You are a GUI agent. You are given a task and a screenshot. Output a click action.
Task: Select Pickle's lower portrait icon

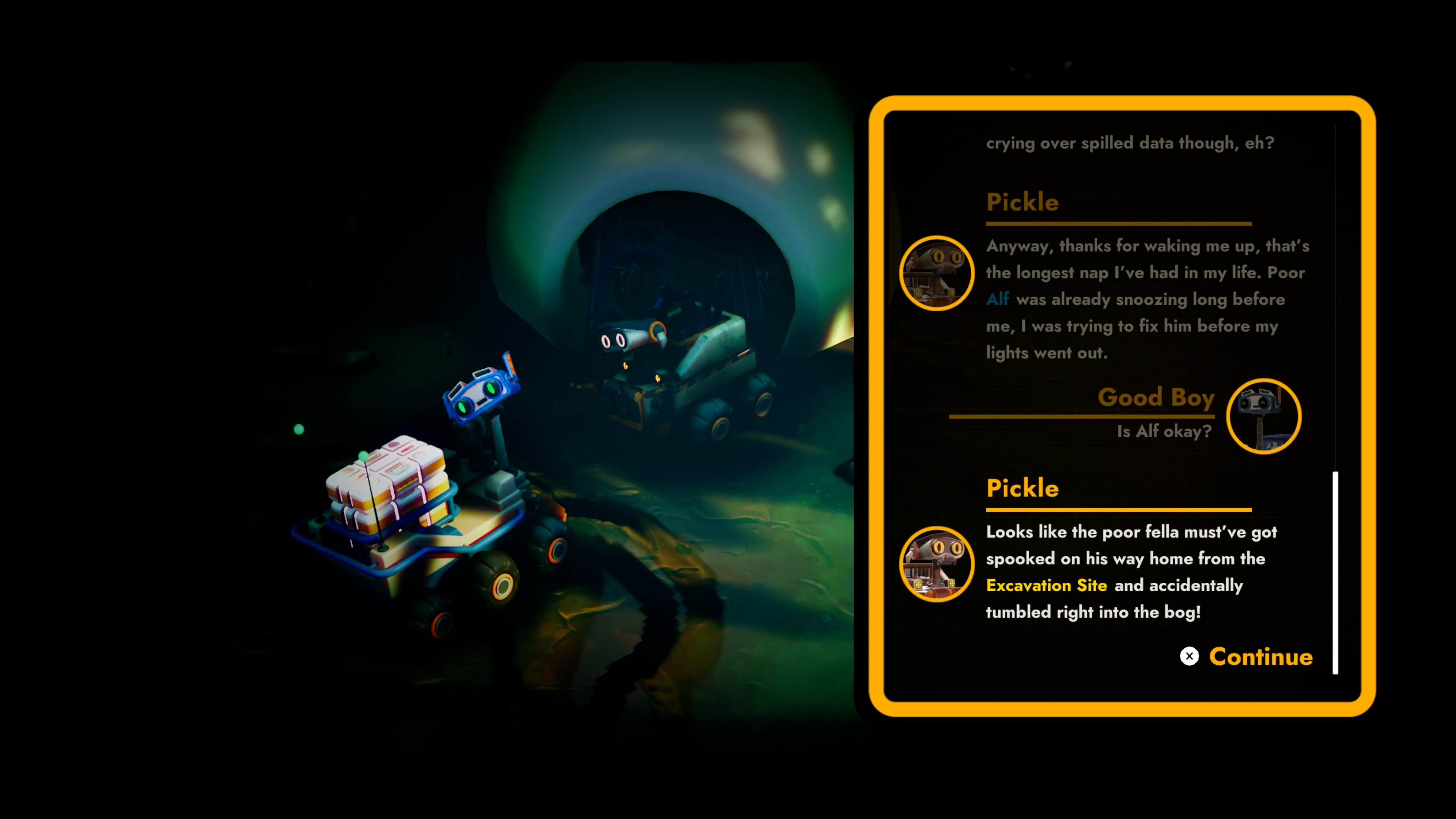click(937, 563)
